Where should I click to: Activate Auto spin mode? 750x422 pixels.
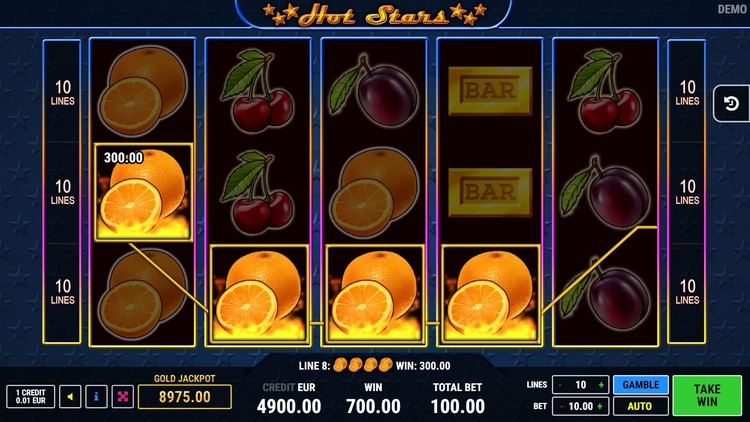coord(640,406)
